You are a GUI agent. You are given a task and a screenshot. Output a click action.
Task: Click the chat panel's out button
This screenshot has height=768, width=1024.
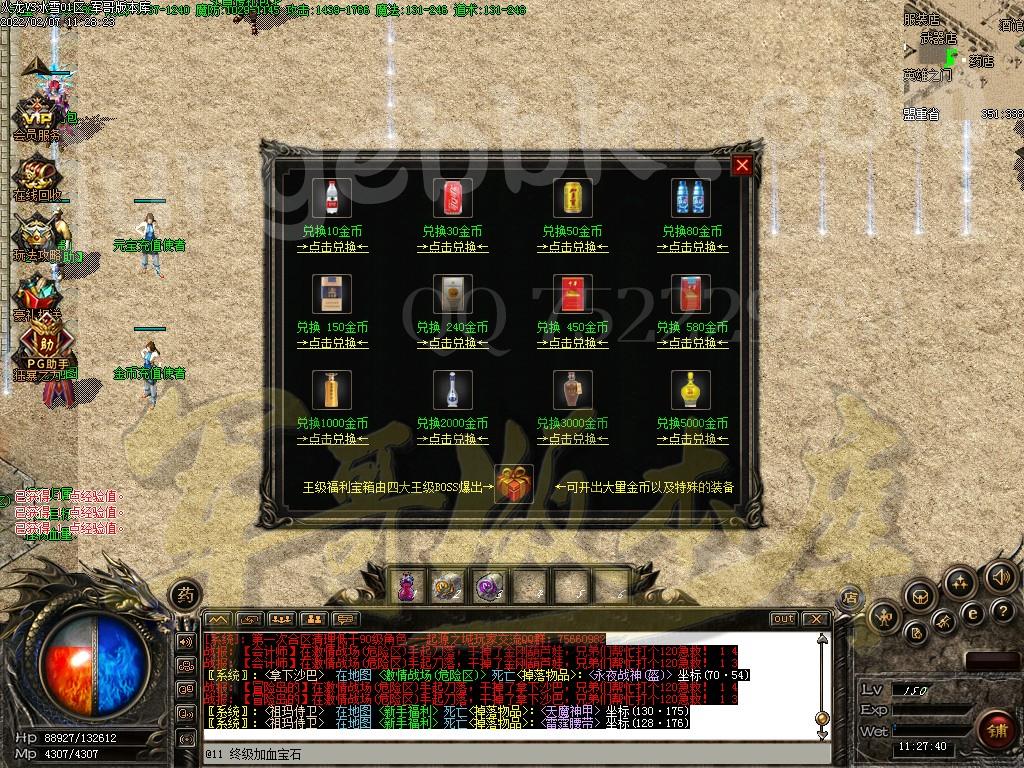pos(784,619)
